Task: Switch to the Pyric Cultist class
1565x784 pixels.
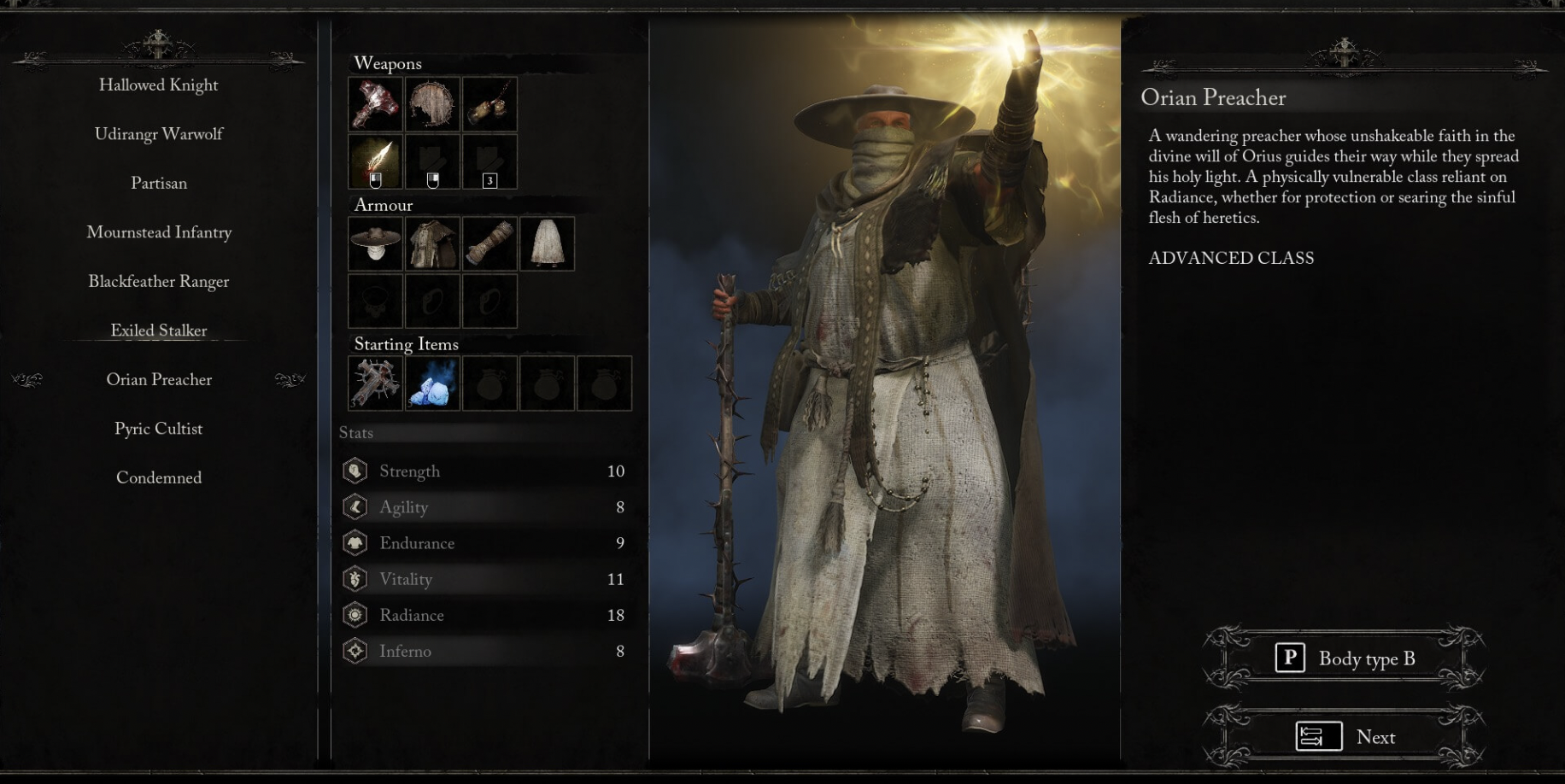Action: 158,429
